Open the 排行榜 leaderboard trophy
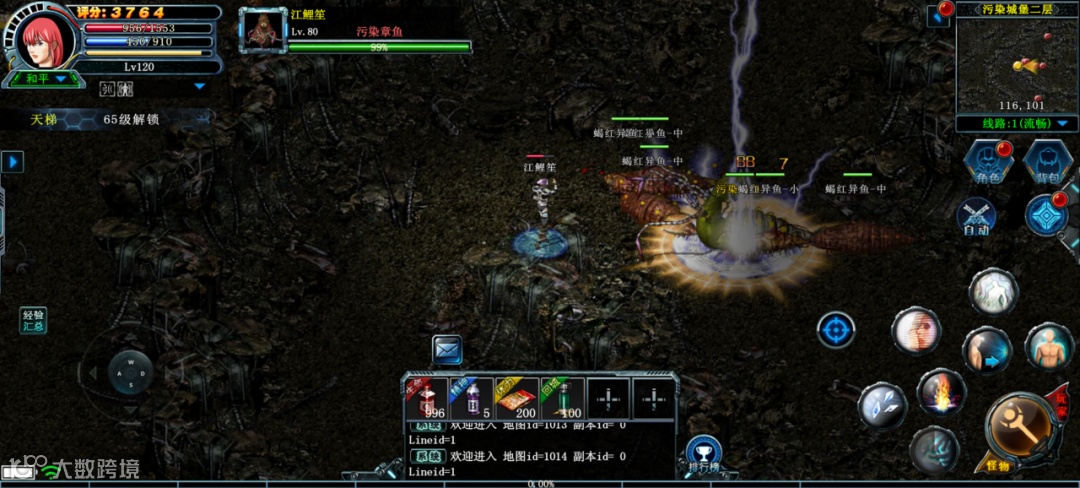This screenshot has height=488, width=1080. (704, 453)
